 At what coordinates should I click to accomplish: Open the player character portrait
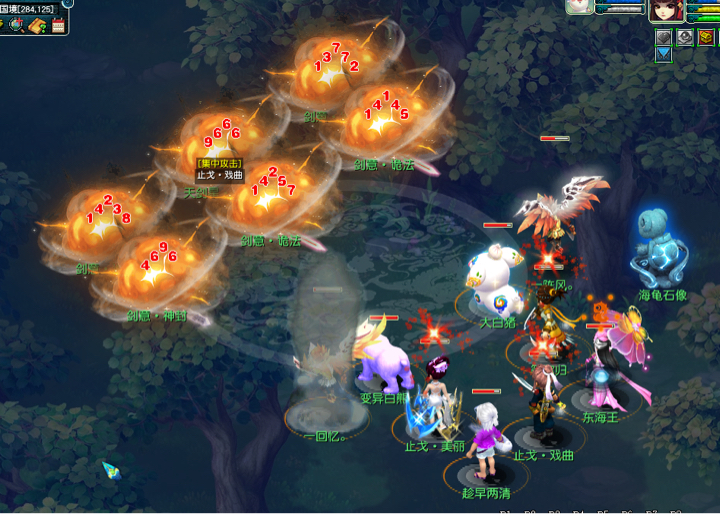pyautogui.click(x=664, y=10)
